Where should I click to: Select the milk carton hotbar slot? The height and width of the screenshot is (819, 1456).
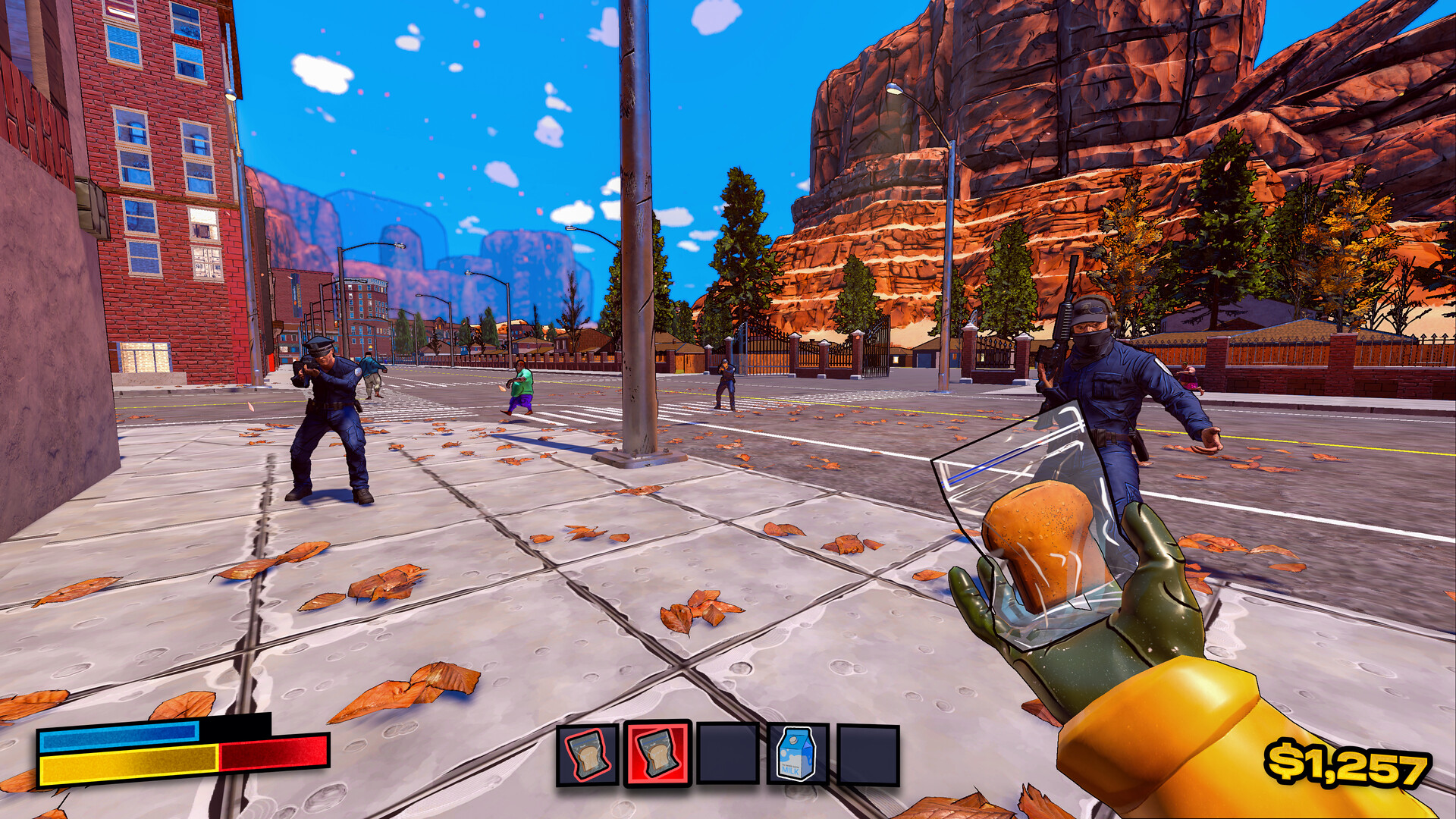click(797, 754)
